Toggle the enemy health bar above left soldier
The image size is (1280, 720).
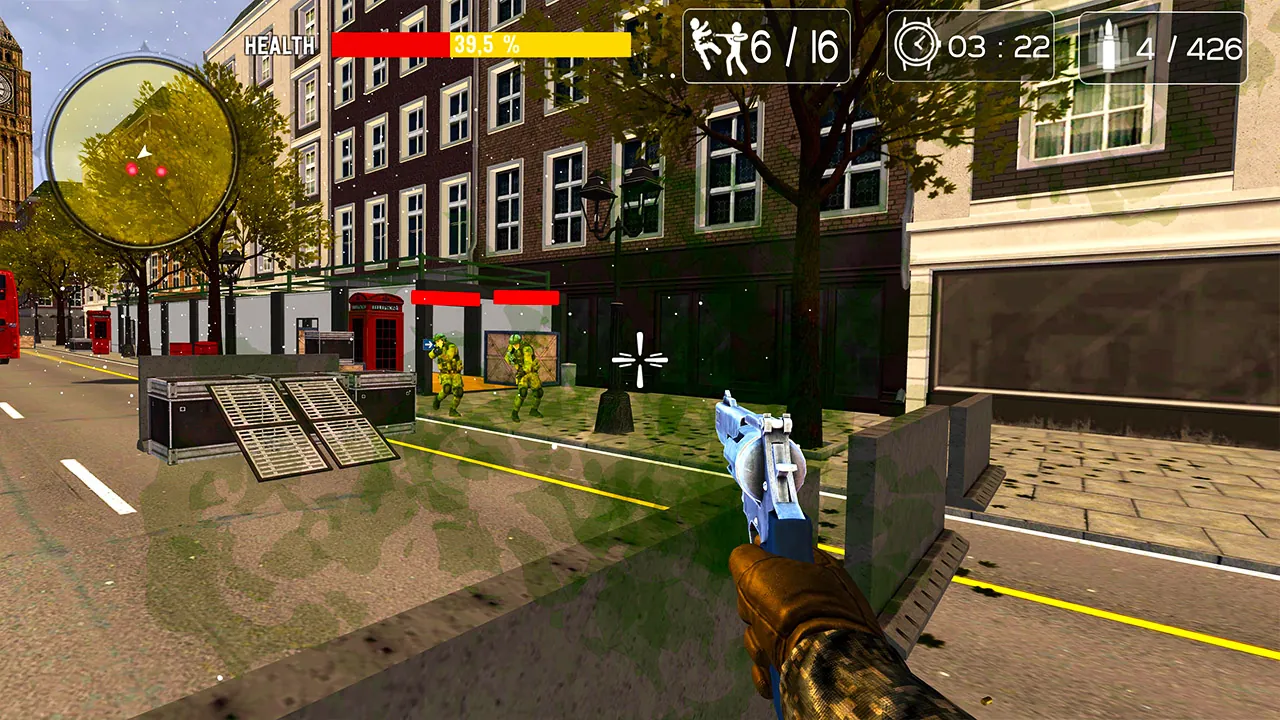coord(444,300)
